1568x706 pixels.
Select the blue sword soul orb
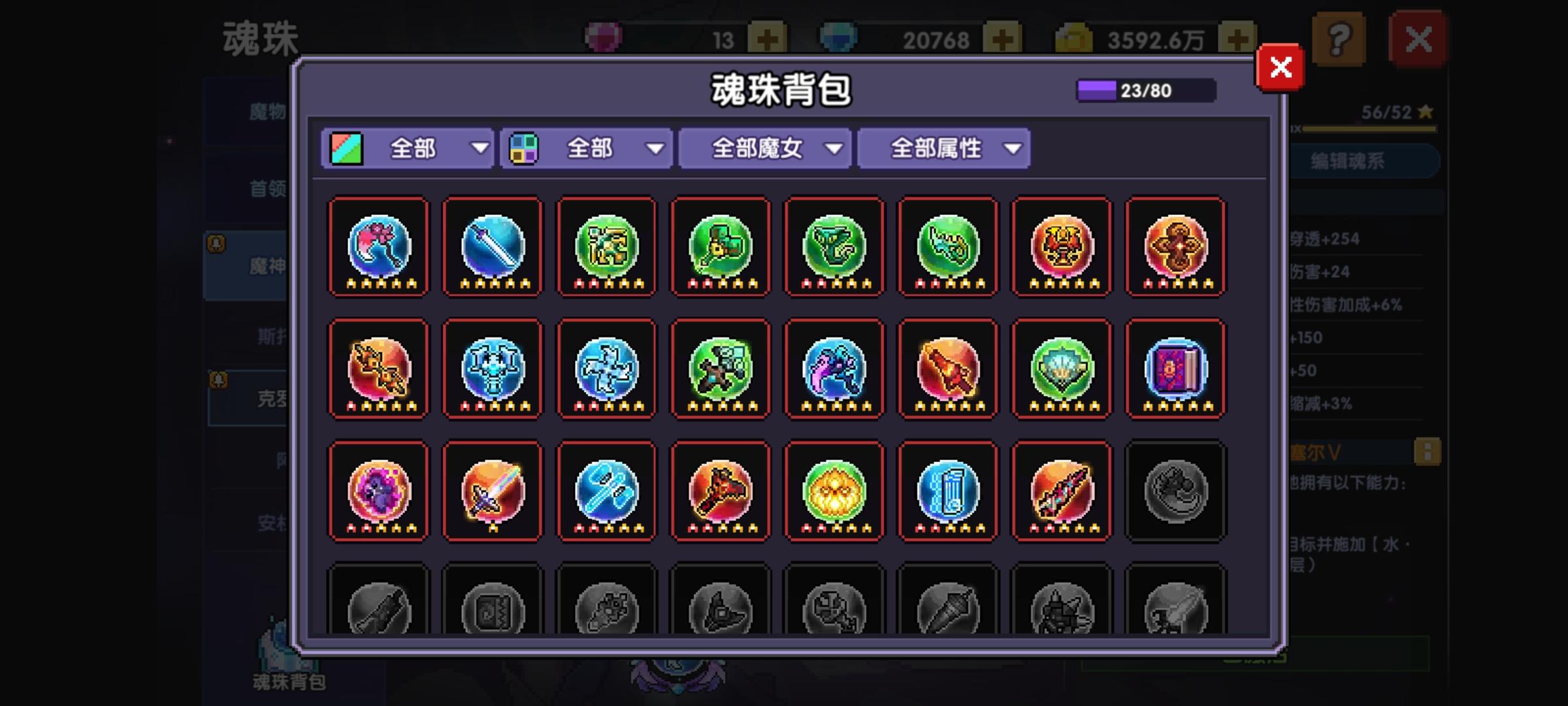pyautogui.click(x=492, y=247)
